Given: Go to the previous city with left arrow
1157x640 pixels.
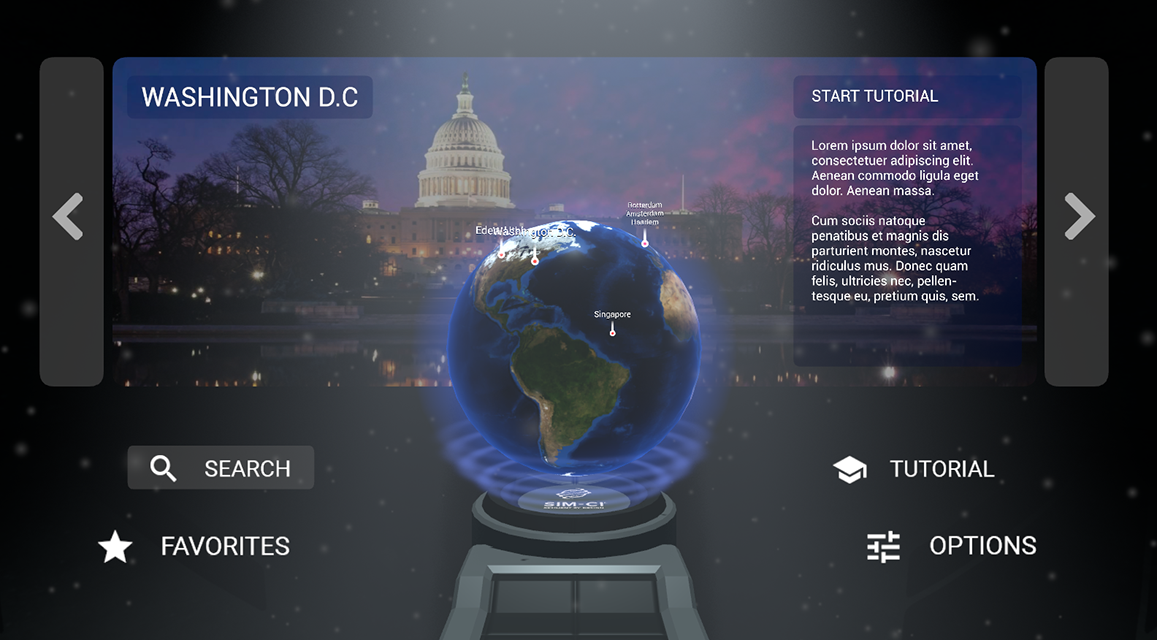Looking at the screenshot, I should 70,219.
